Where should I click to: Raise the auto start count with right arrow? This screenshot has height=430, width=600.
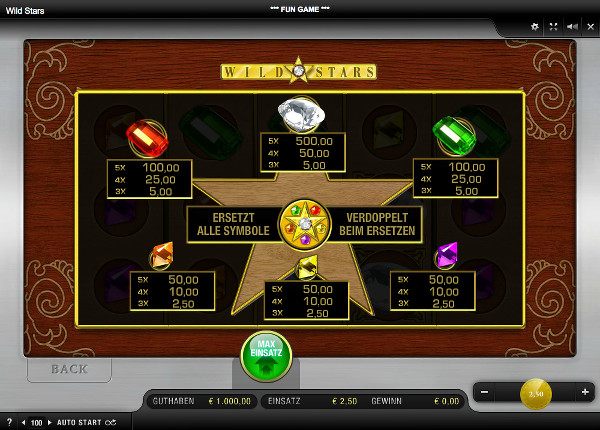(x=50, y=423)
